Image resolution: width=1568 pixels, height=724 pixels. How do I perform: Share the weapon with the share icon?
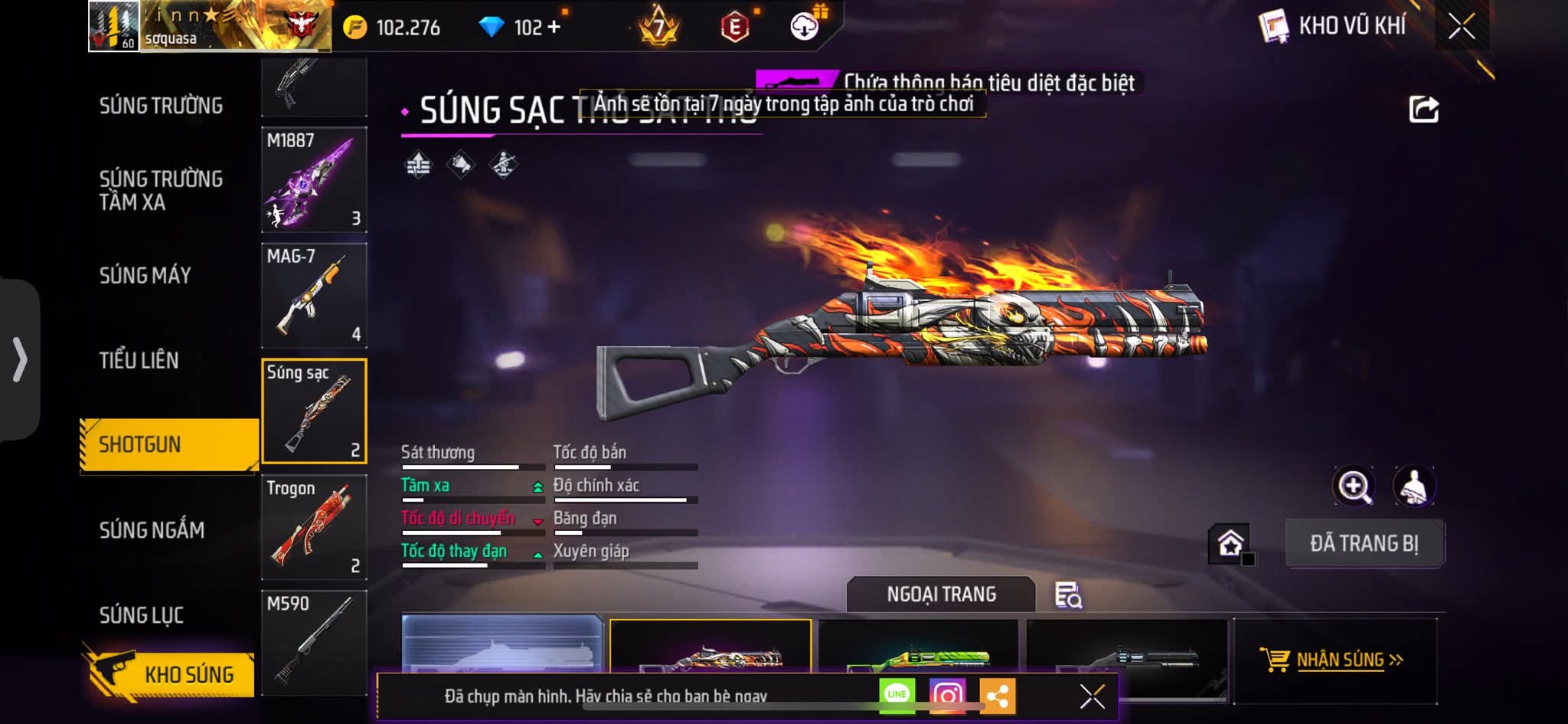pyautogui.click(x=1423, y=110)
